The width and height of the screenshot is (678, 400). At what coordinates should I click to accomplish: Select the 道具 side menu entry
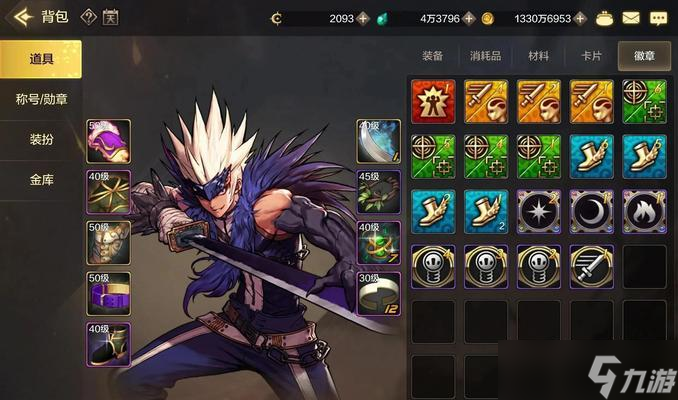(41, 60)
